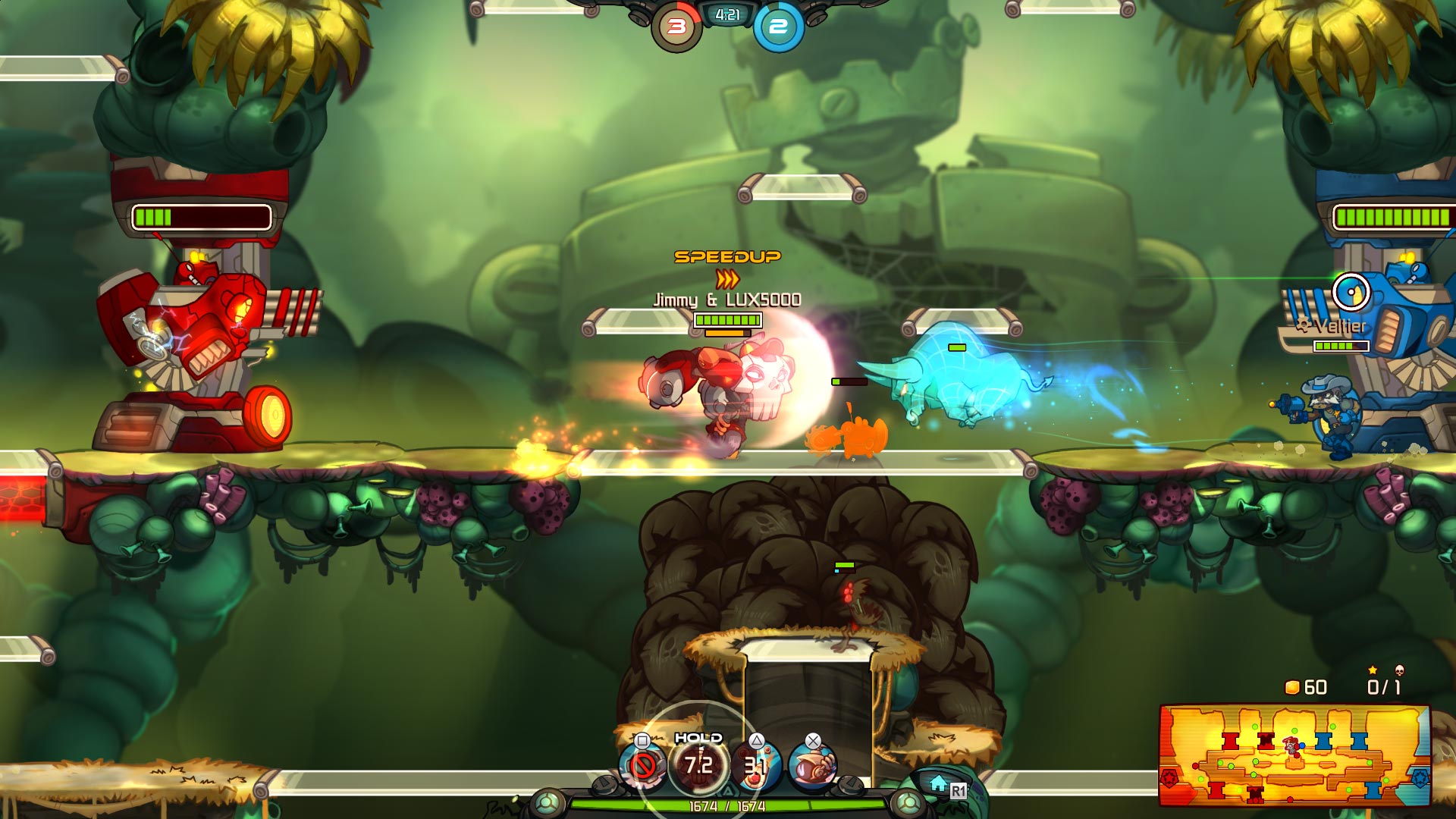Activate the HOLD skill showing 7.2 cooldown
Image resolution: width=1456 pixels, height=819 pixels.
pos(698,764)
